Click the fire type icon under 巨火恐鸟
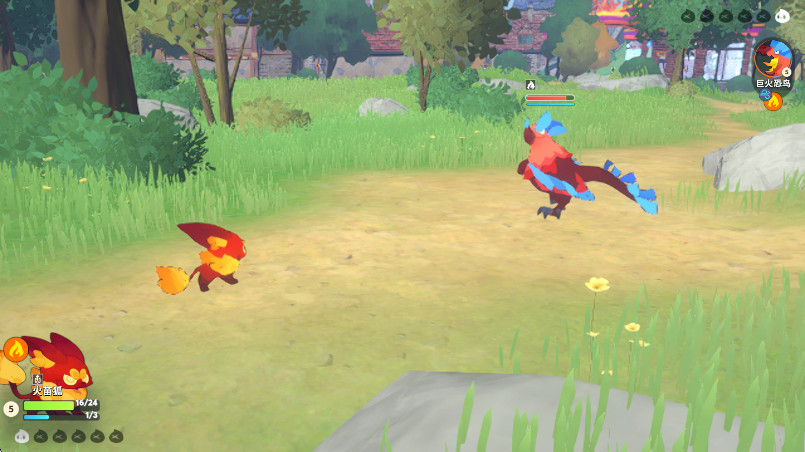This screenshot has height=452, width=805. (x=774, y=101)
